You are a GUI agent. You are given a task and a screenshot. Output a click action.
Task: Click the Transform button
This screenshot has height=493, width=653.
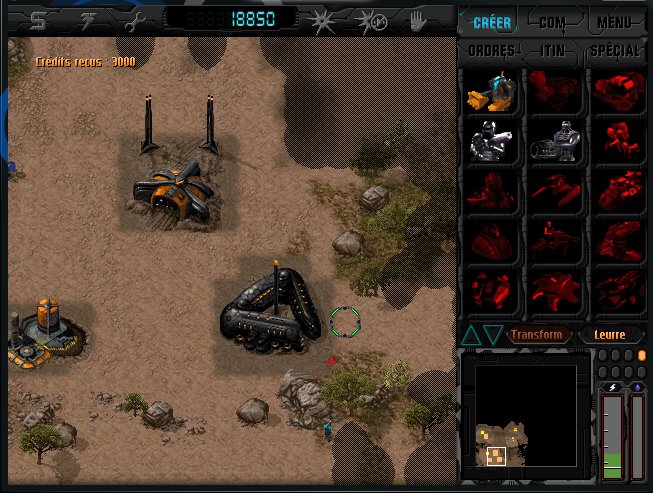click(x=539, y=335)
